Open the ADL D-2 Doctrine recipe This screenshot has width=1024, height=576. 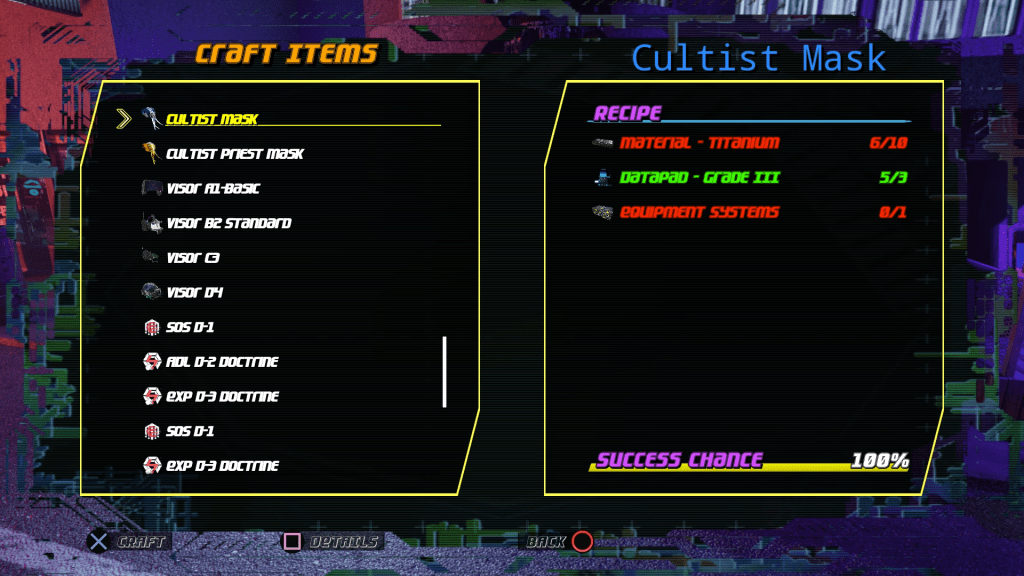pos(222,362)
